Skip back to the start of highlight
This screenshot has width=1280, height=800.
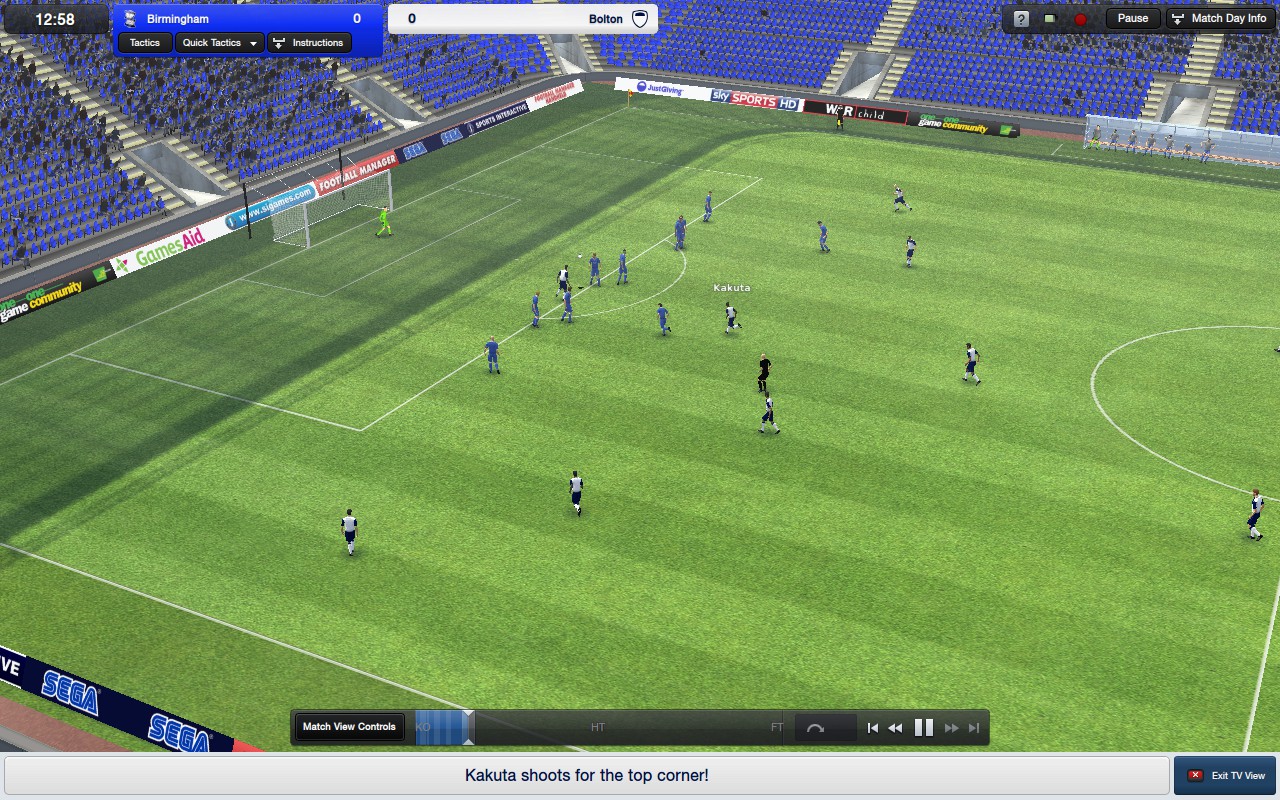pyautogui.click(x=872, y=728)
